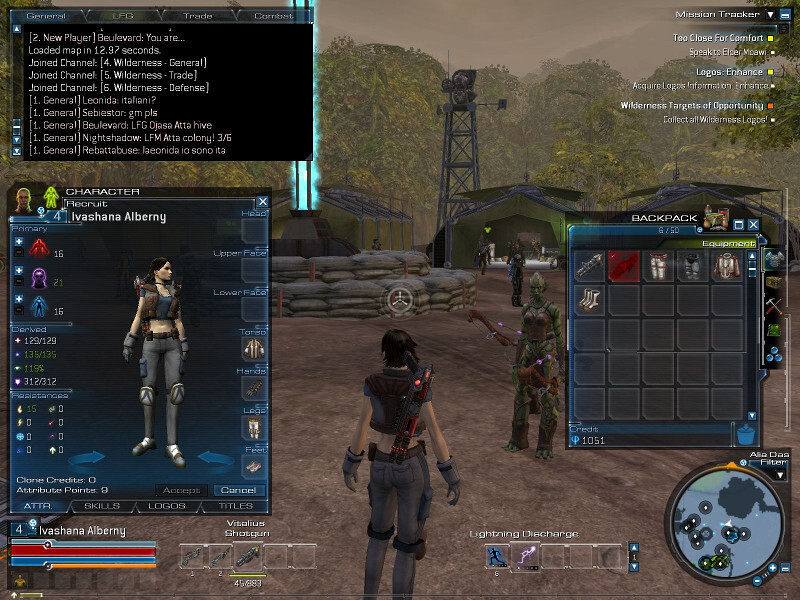Select the equipped Legs armor slot
The height and width of the screenshot is (600, 800).
(x=254, y=428)
